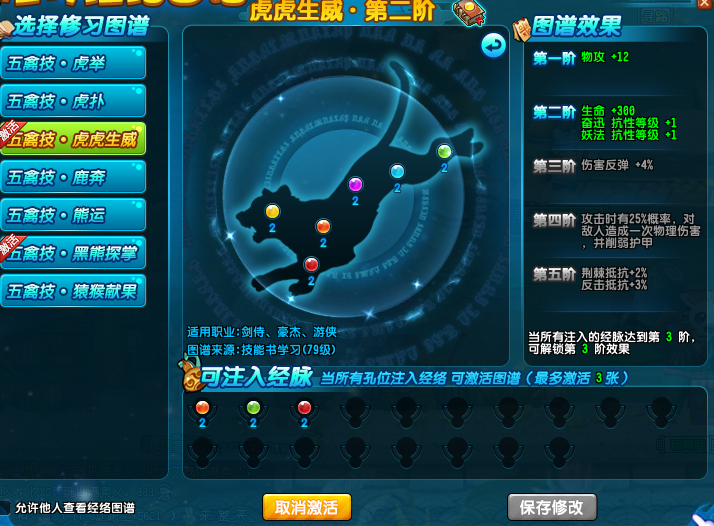Pick the green orb in injectable meridians
Viewport: 714px width, 526px height.
[x=253, y=408]
